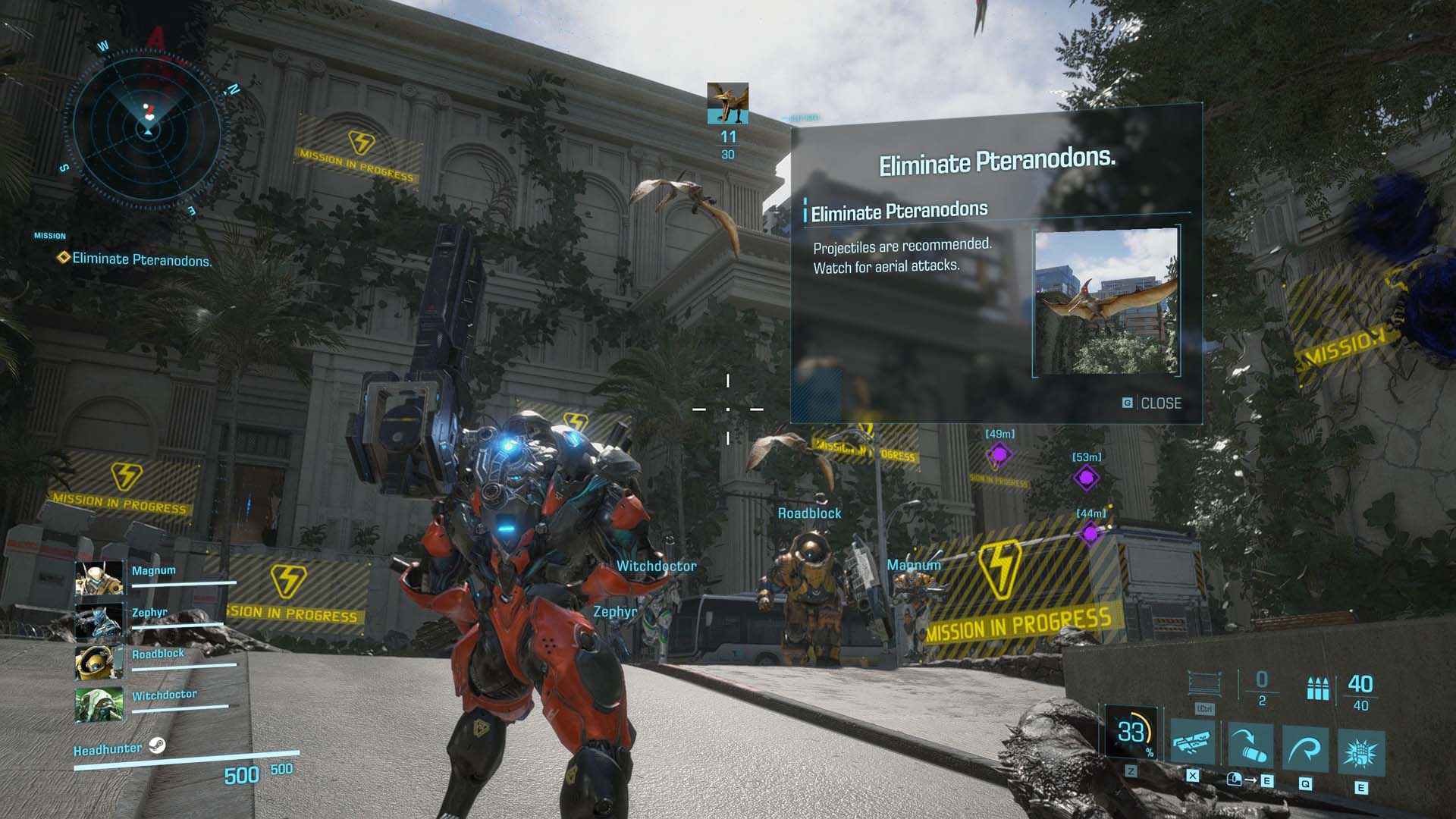The width and height of the screenshot is (1456, 819).
Task: Select Zephyr's squad portrait
Action: click(99, 621)
